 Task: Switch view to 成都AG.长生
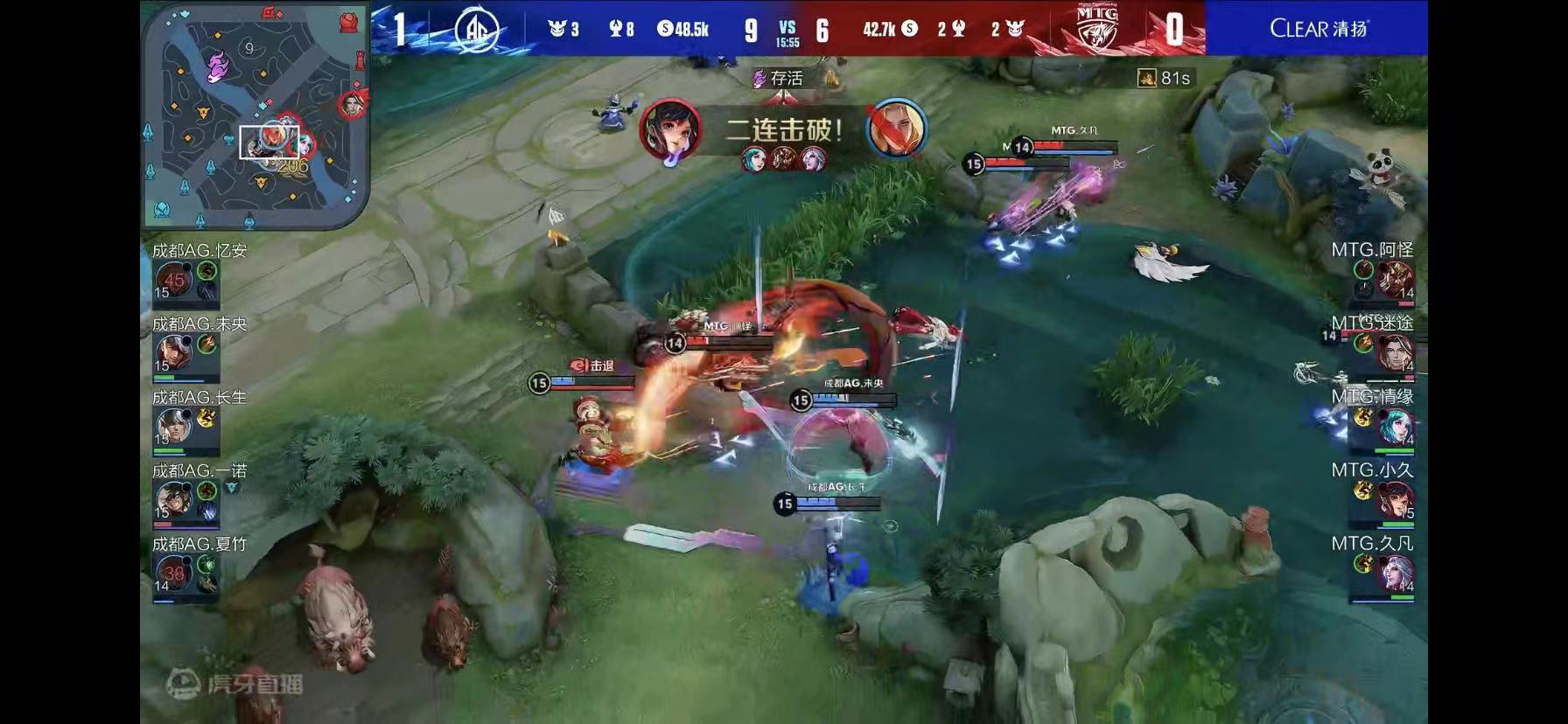point(174,427)
